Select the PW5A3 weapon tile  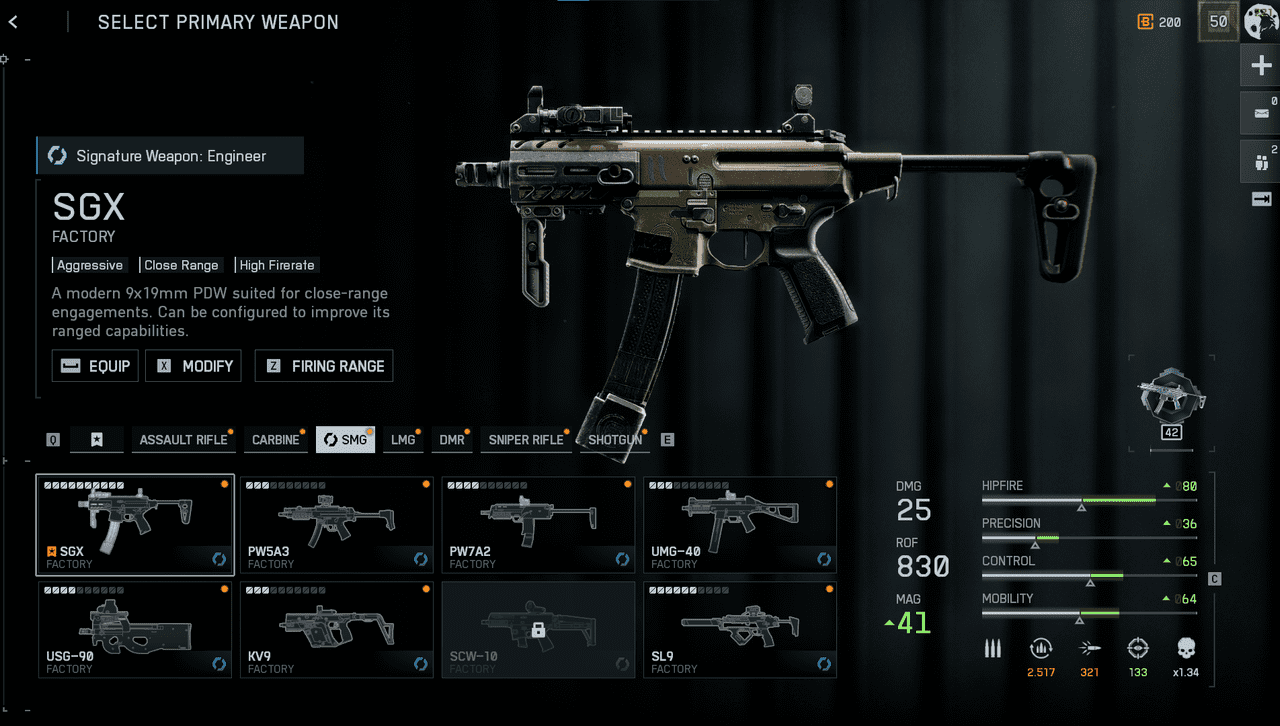click(336, 525)
